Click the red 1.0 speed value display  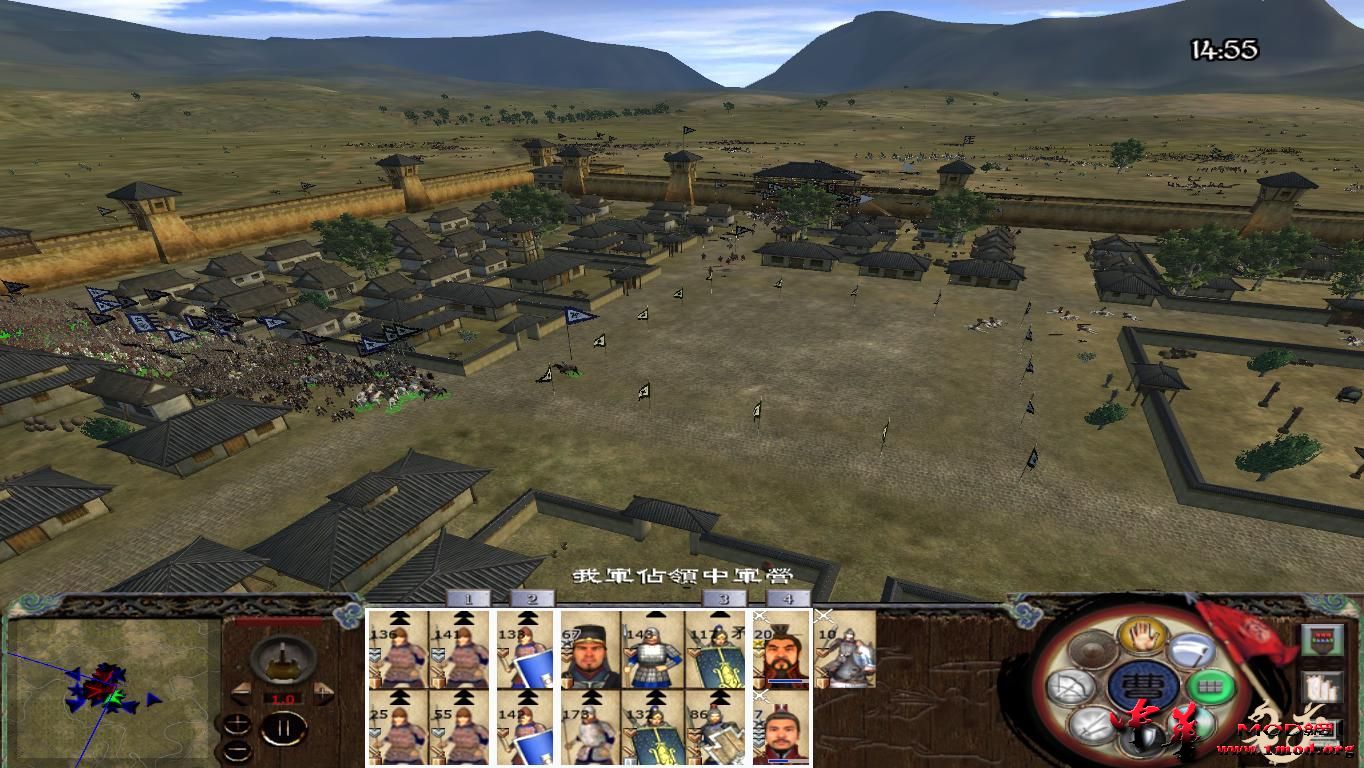(282, 699)
